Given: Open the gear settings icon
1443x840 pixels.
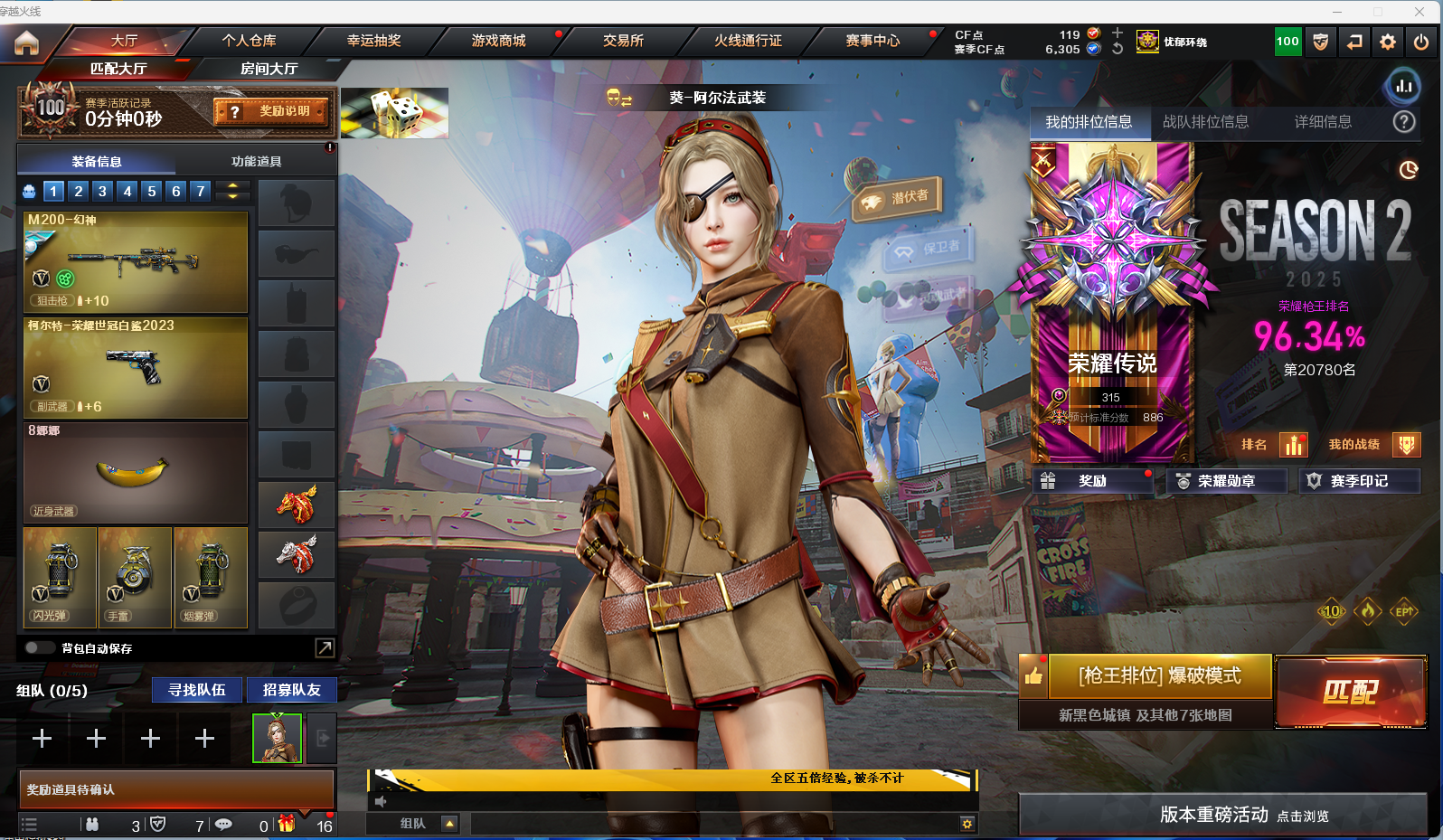Looking at the screenshot, I should click(x=1387, y=42).
